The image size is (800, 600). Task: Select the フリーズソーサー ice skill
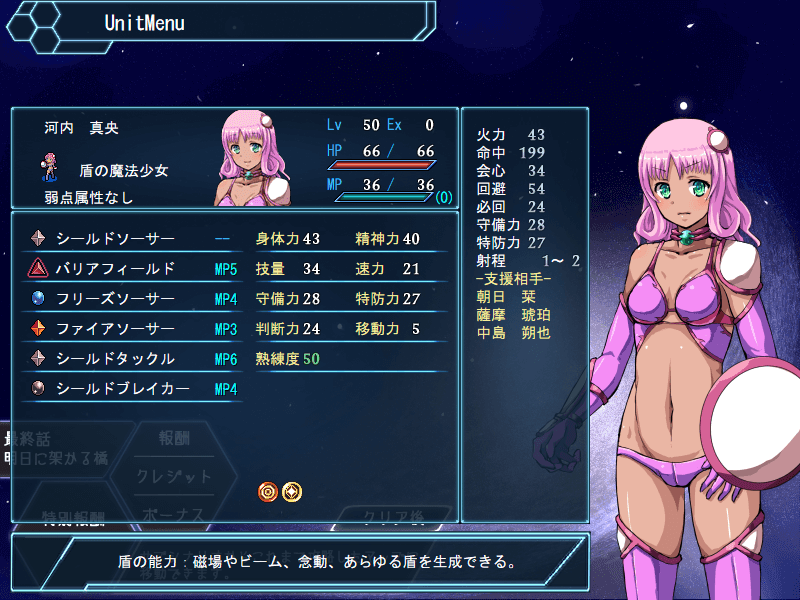[x=115, y=299]
